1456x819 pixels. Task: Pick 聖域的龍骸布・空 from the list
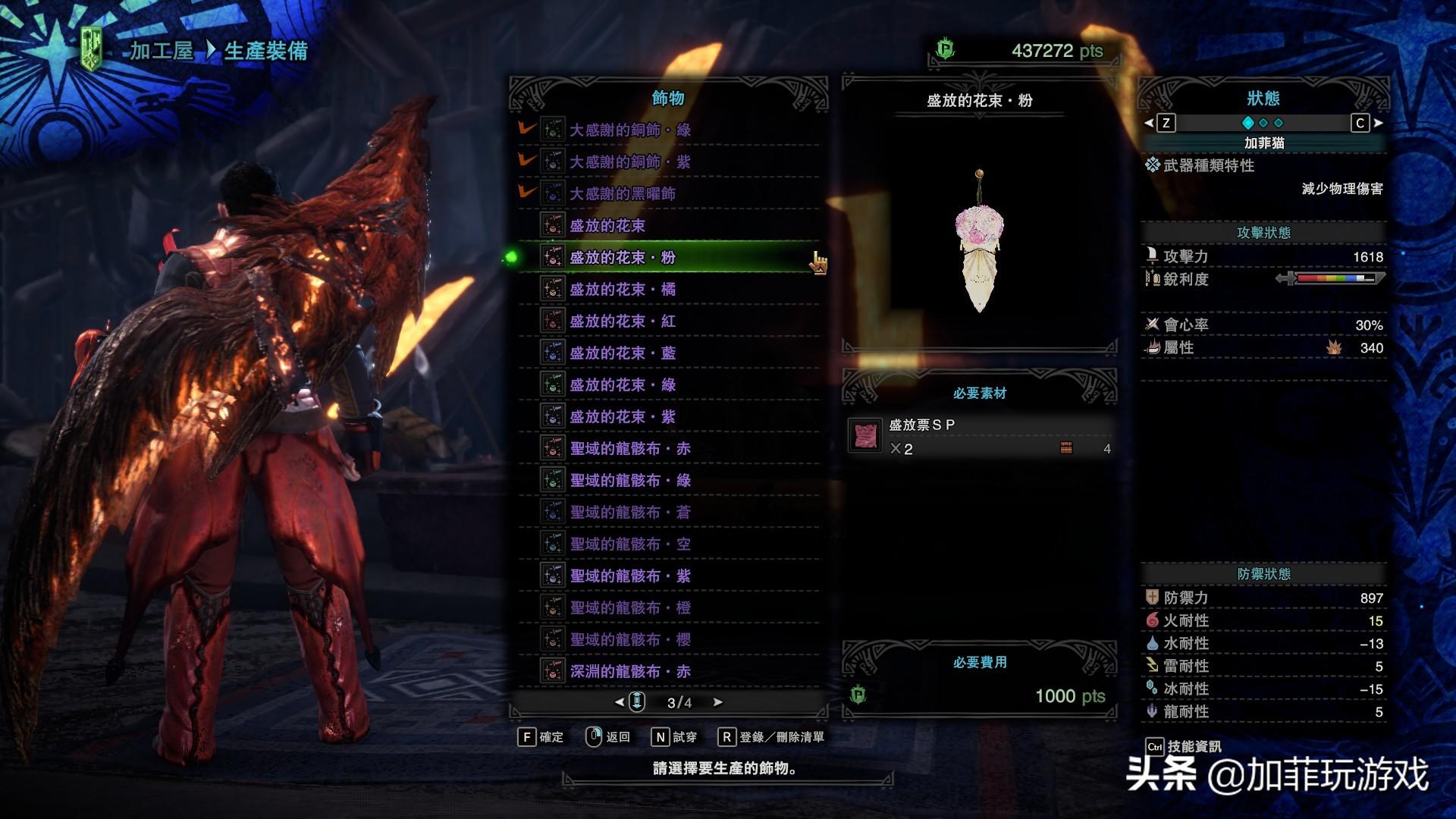pyautogui.click(x=629, y=544)
